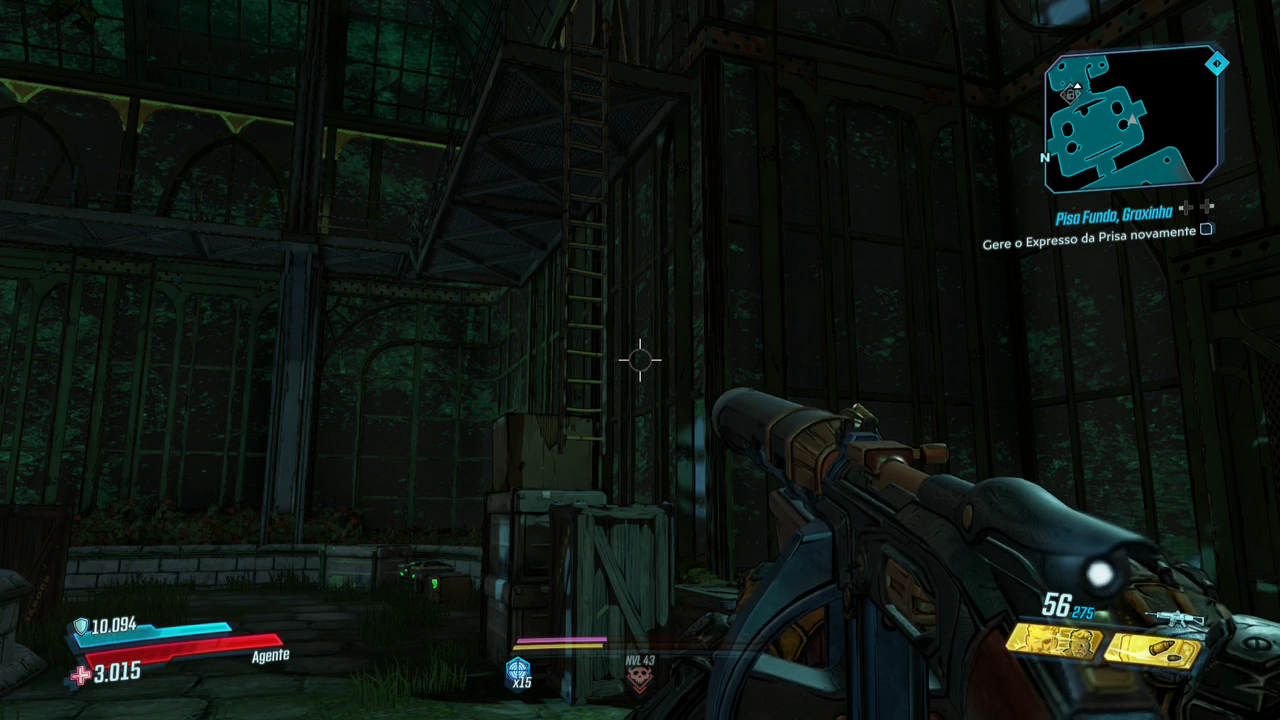Select the grenade icon showing x15
Image resolution: width=1280 pixels, height=720 pixels.
click(x=519, y=673)
